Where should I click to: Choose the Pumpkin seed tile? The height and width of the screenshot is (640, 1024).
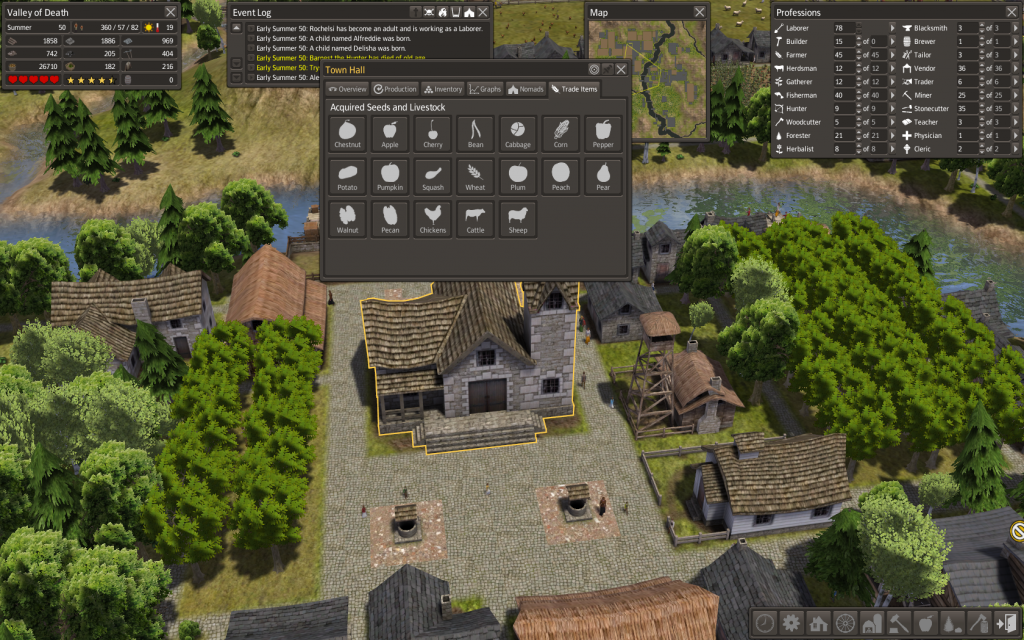coord(391,176)
